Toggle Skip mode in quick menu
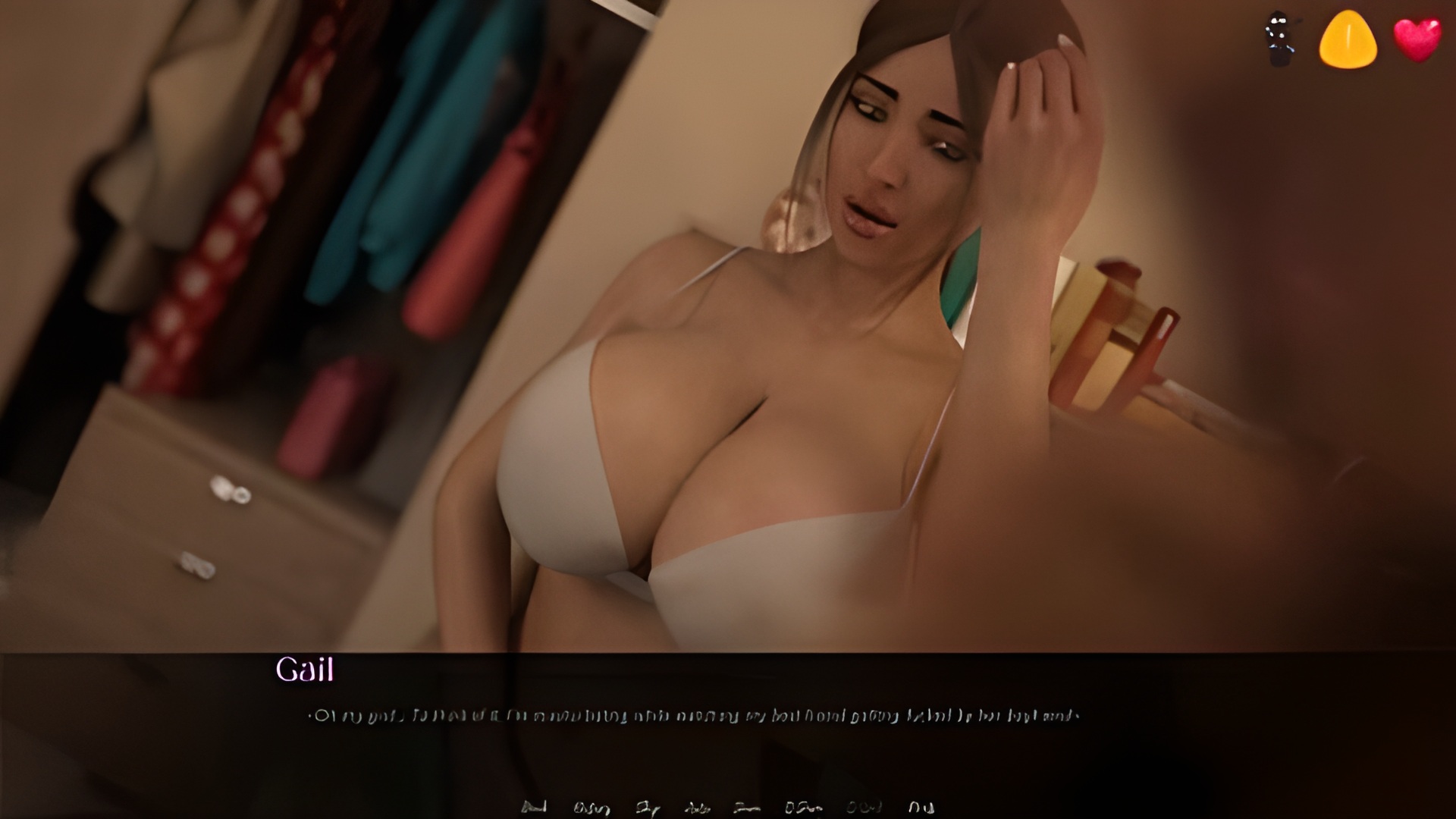1456x819 pixels. (x=648, y=808)
